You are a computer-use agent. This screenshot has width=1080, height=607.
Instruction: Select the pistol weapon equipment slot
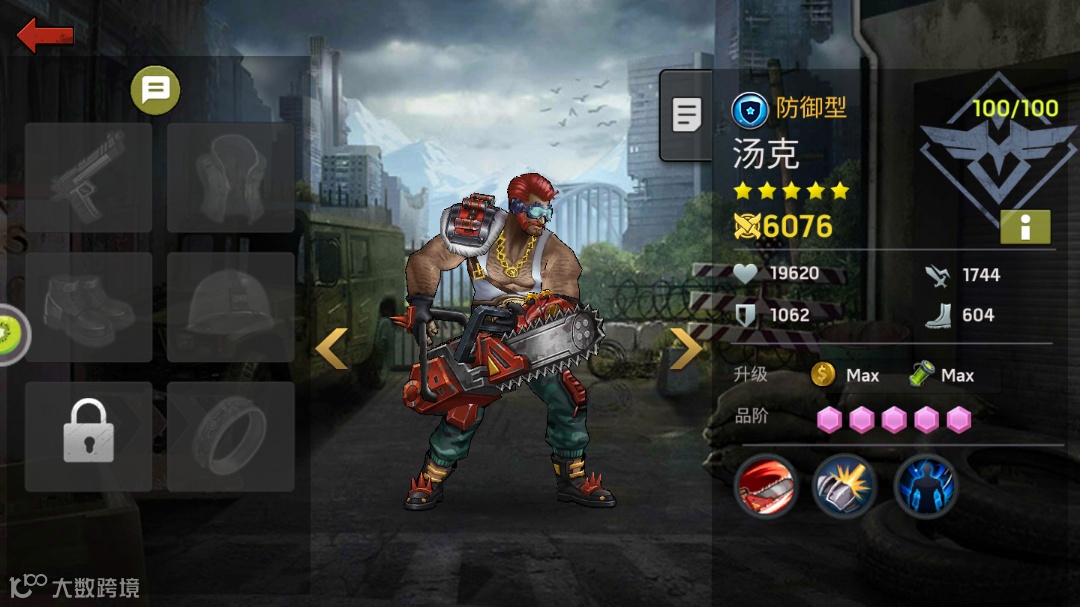[88, 177]
